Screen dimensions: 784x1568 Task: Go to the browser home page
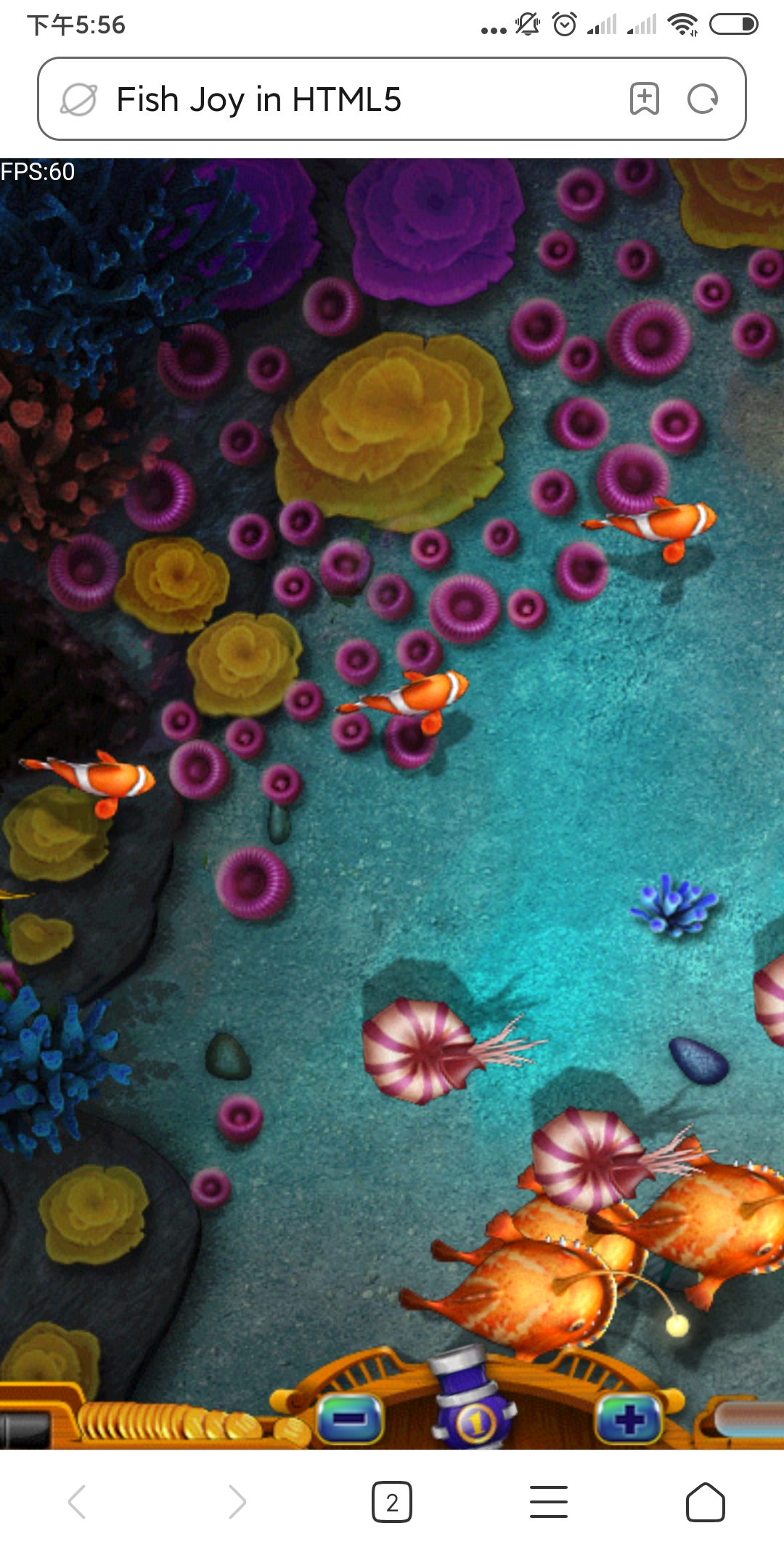705,1502
